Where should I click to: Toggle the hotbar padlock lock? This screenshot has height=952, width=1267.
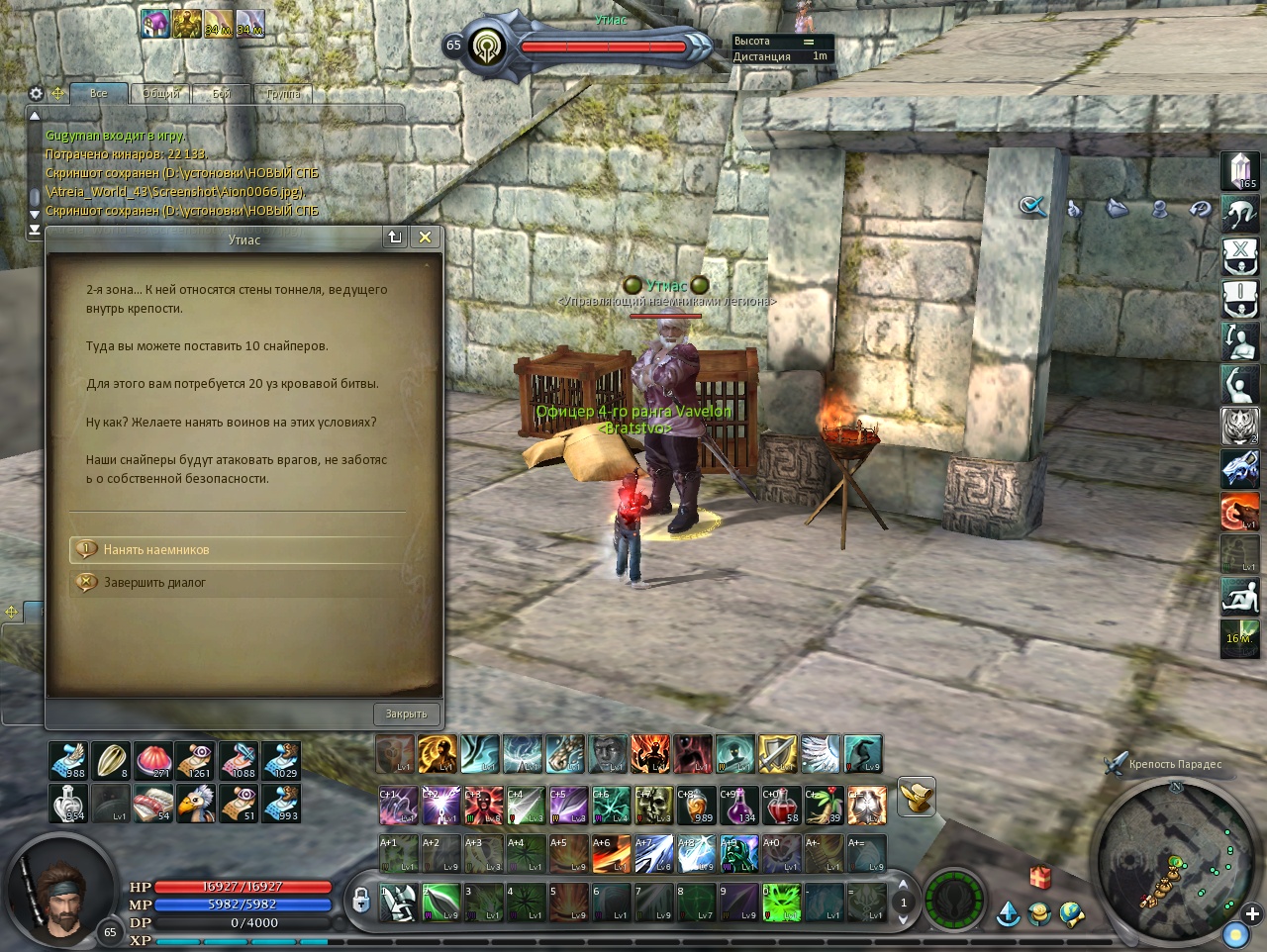(361, 900)
